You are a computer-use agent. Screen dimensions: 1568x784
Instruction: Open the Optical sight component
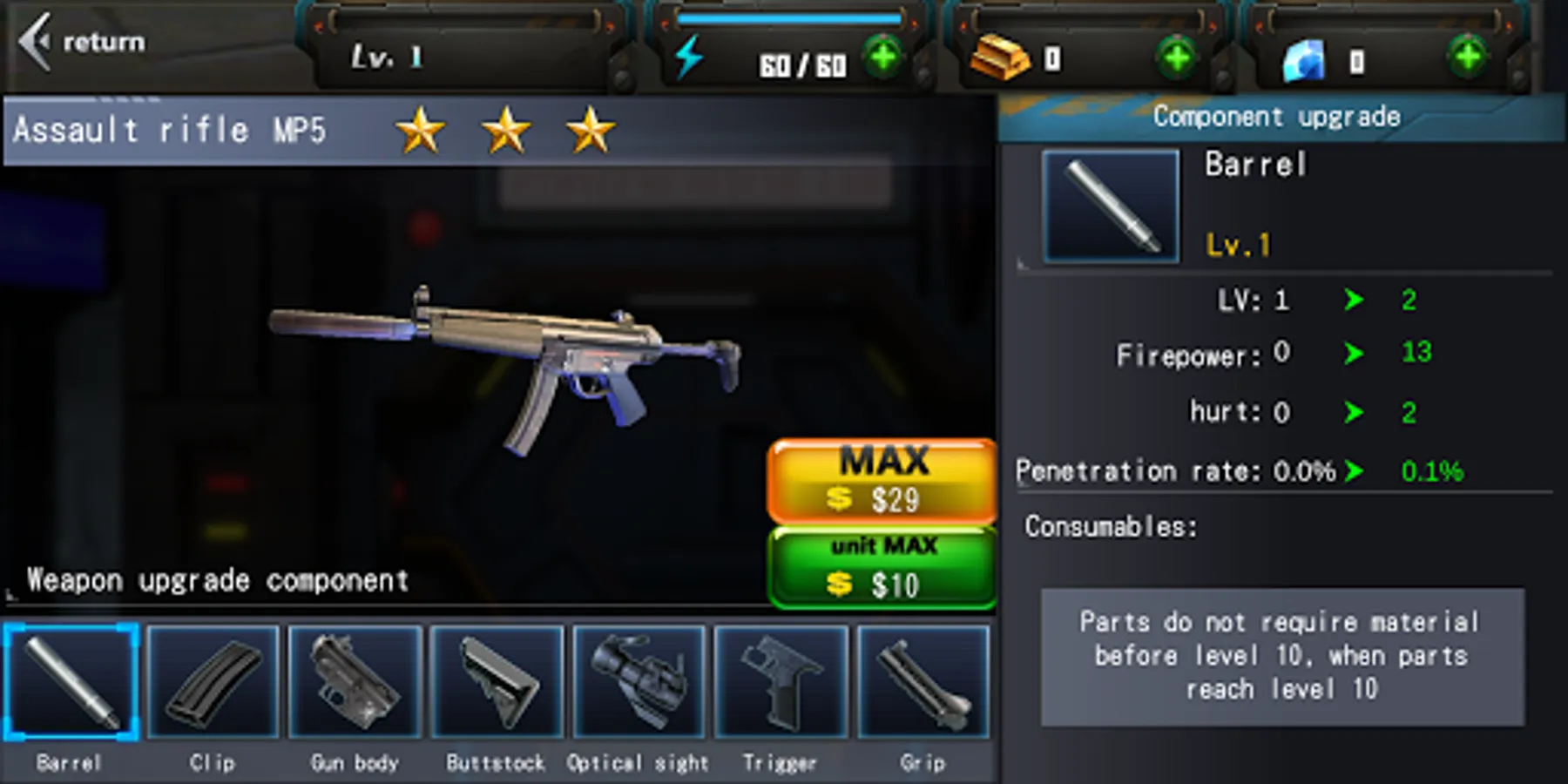639,682
